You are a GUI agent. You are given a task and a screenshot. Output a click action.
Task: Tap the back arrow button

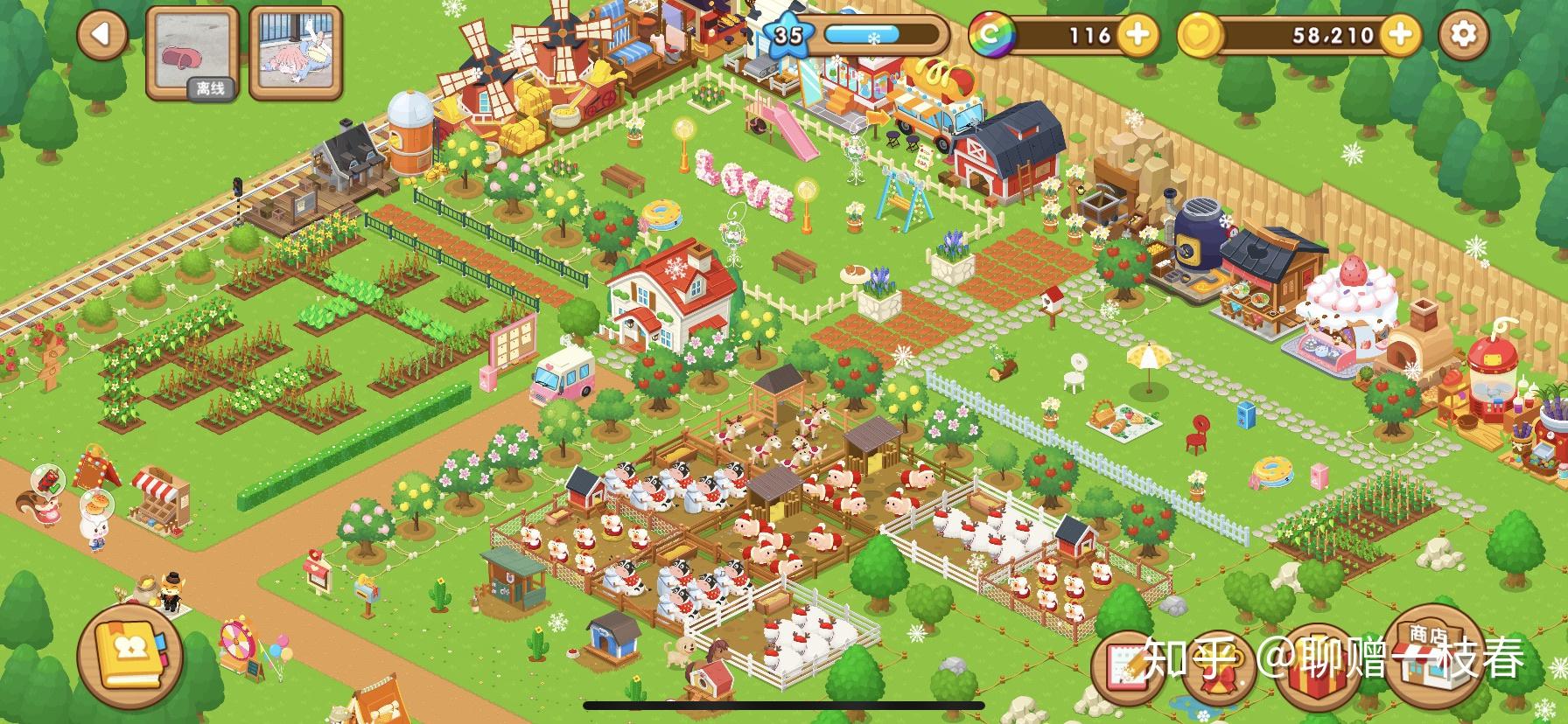tap(102, 35)
